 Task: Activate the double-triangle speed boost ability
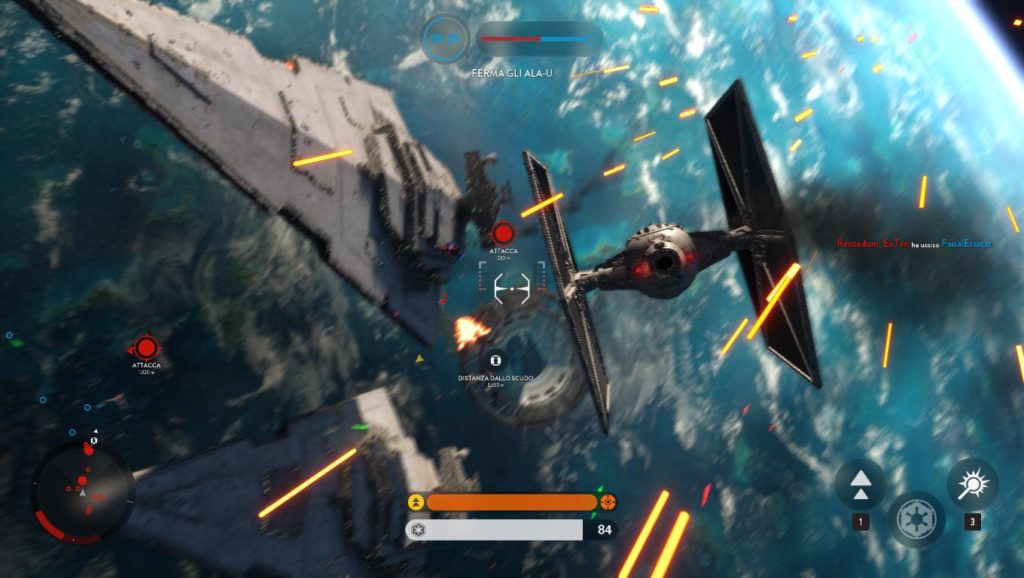tap(860, 484)
